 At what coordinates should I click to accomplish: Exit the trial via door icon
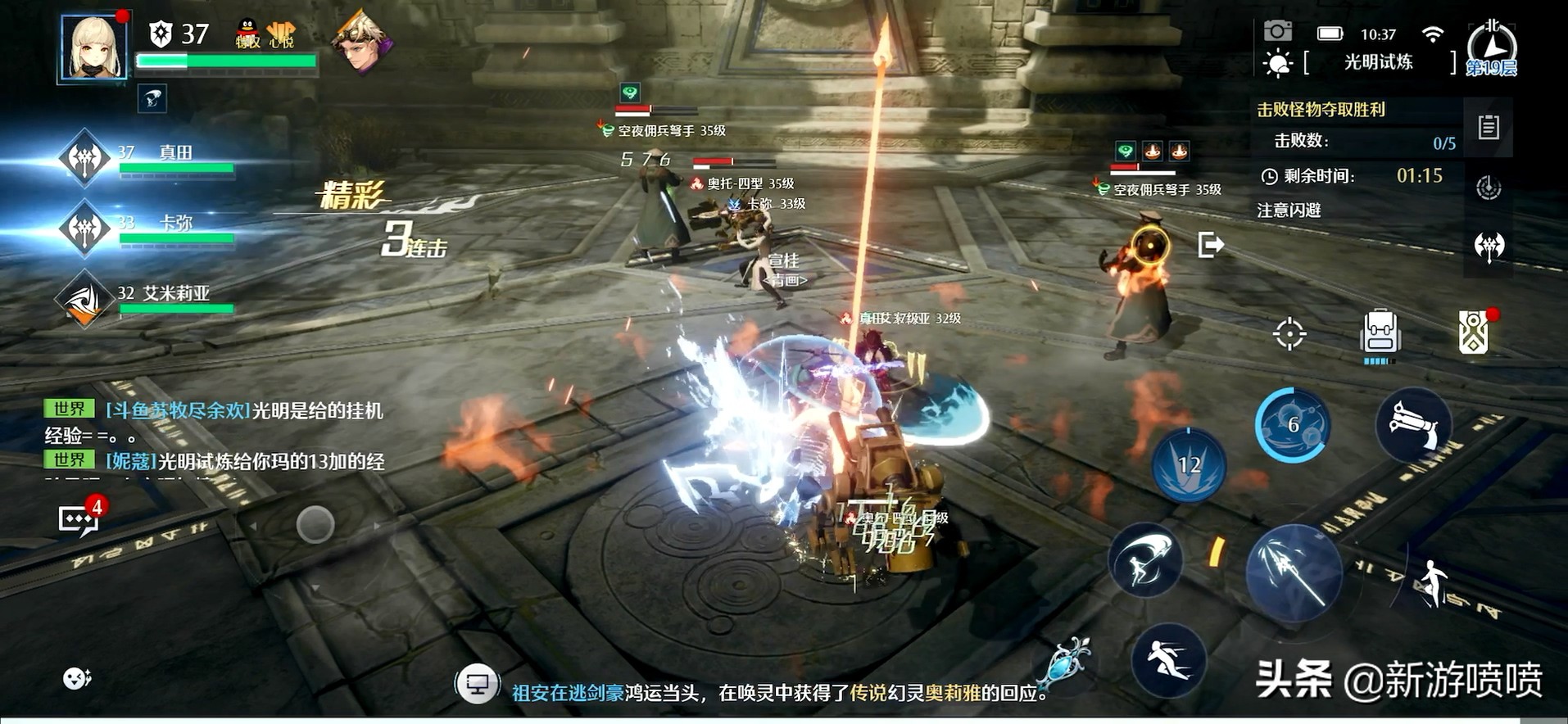click(x=1210, y=245)
